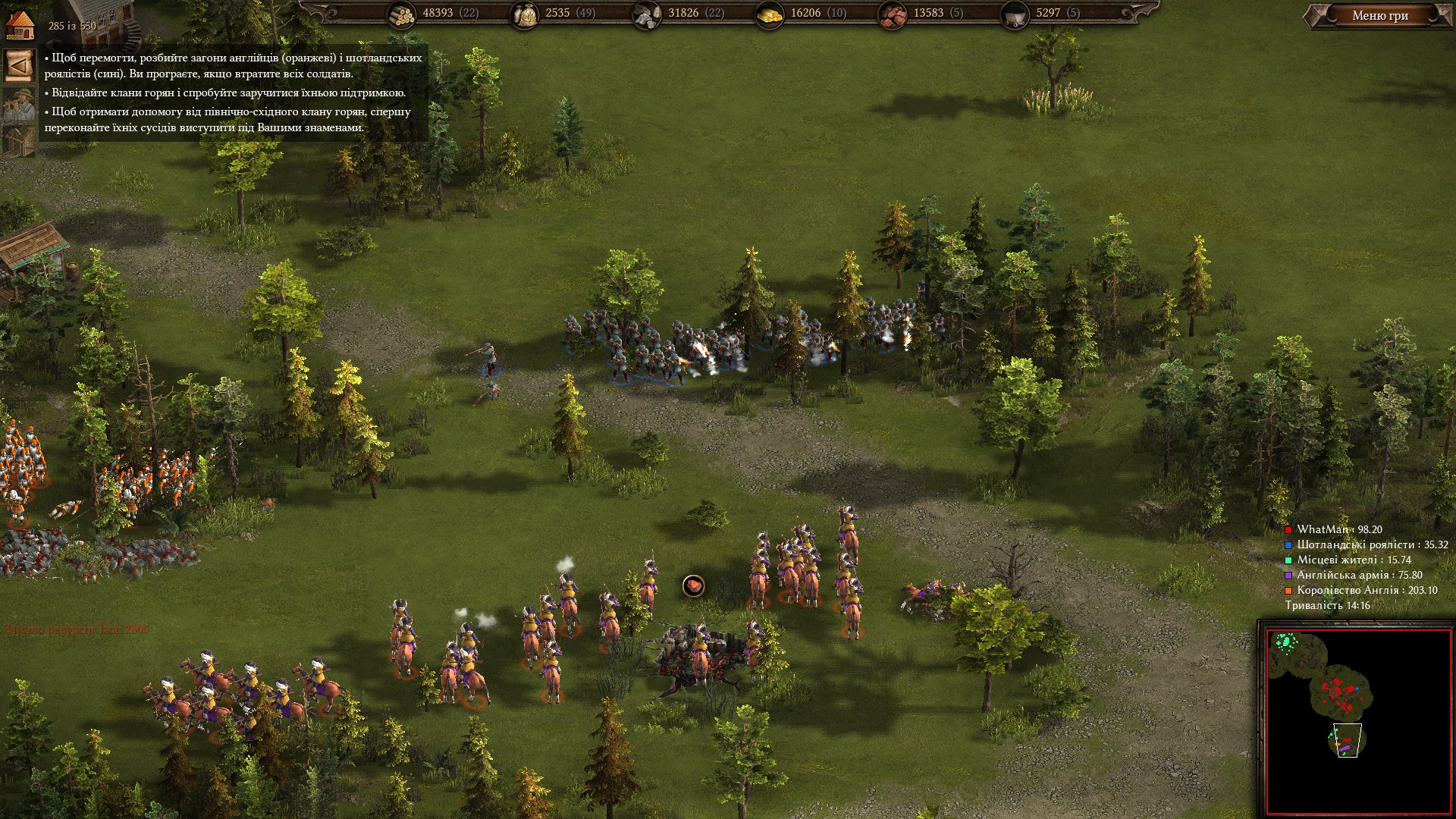Collapse the objectives panel with the scroll arrow
The height and width of the screenshot is (819, 1456).
pyautogui.click(x=18, y=66)
